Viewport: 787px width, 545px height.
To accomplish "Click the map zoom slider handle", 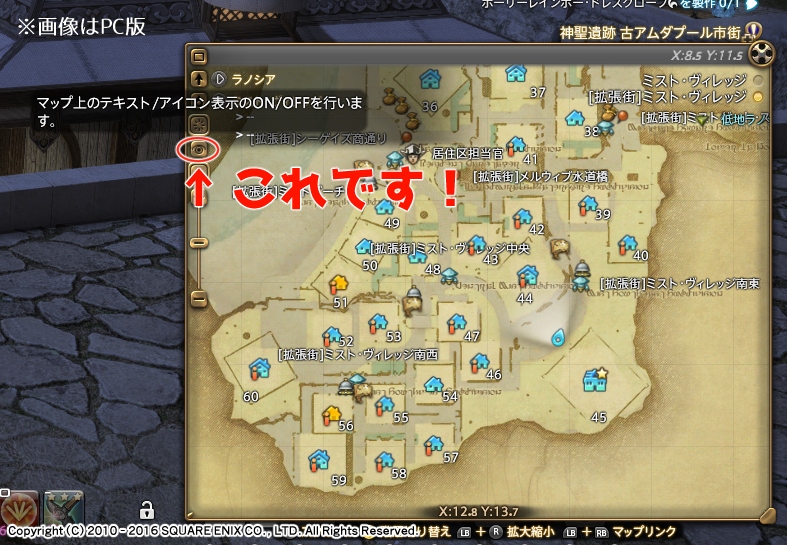I will (x=198, y=242).
